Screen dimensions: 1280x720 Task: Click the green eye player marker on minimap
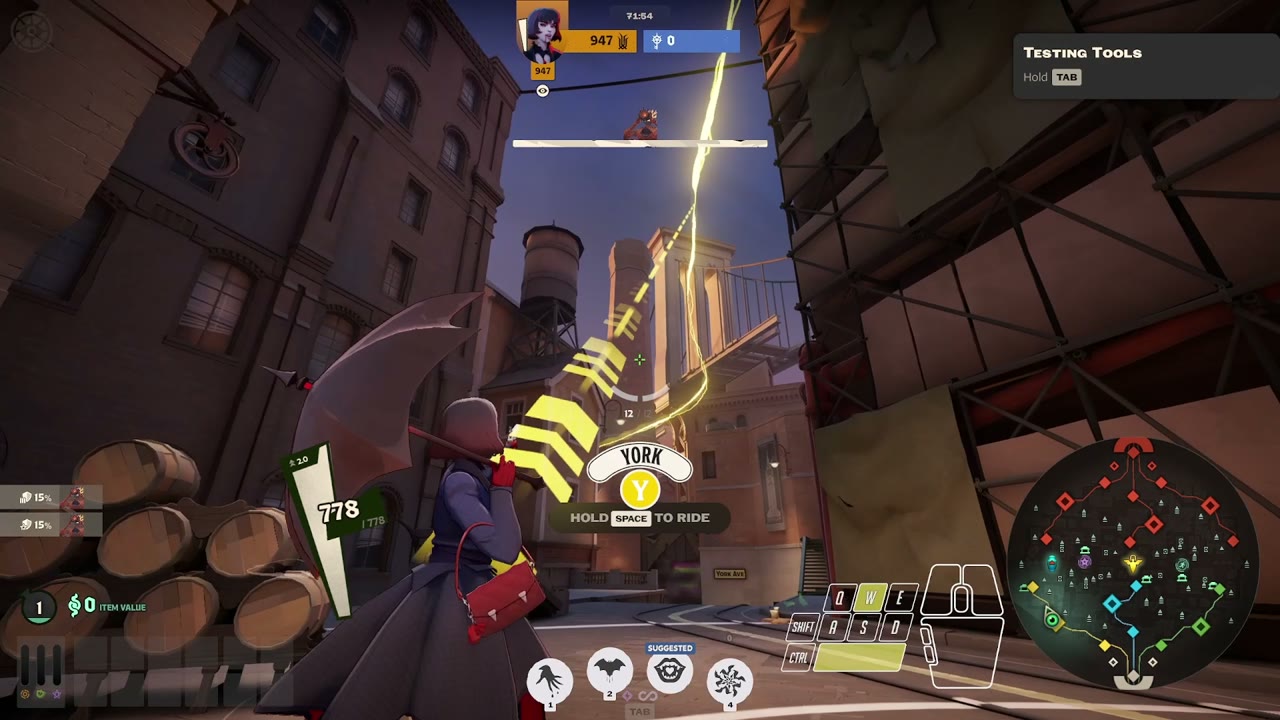tap(1051, 620)
